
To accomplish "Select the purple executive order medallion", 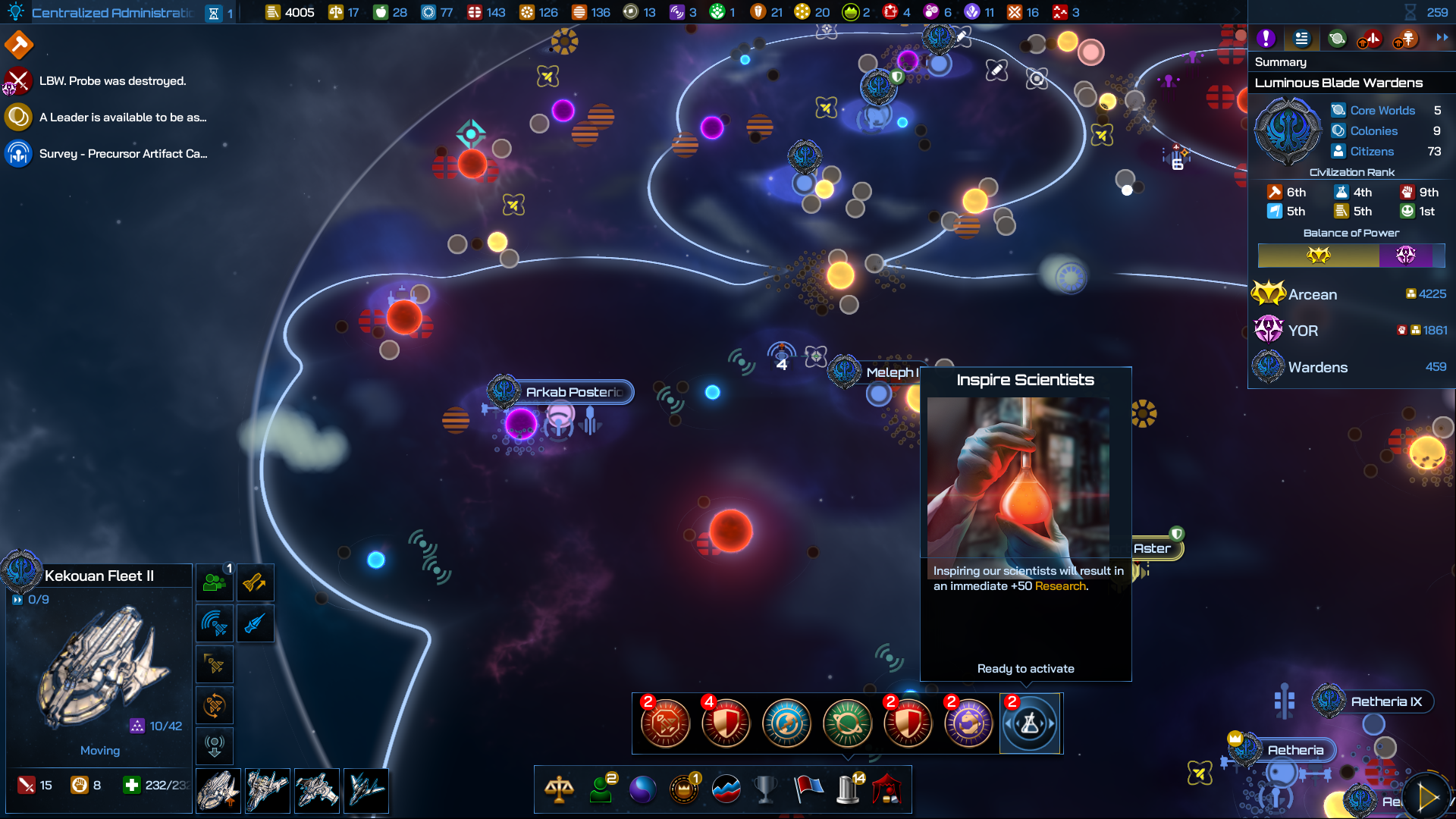I will (968, 724).
